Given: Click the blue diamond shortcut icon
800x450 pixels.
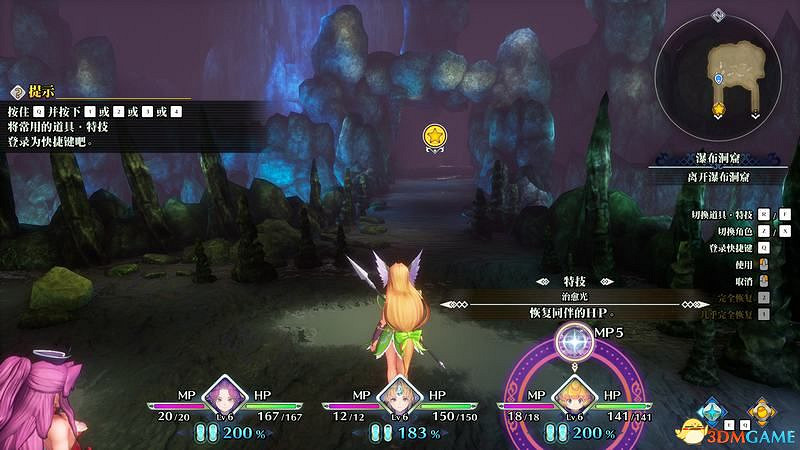Looking at the screenshot, I should (x=711, y=412).
